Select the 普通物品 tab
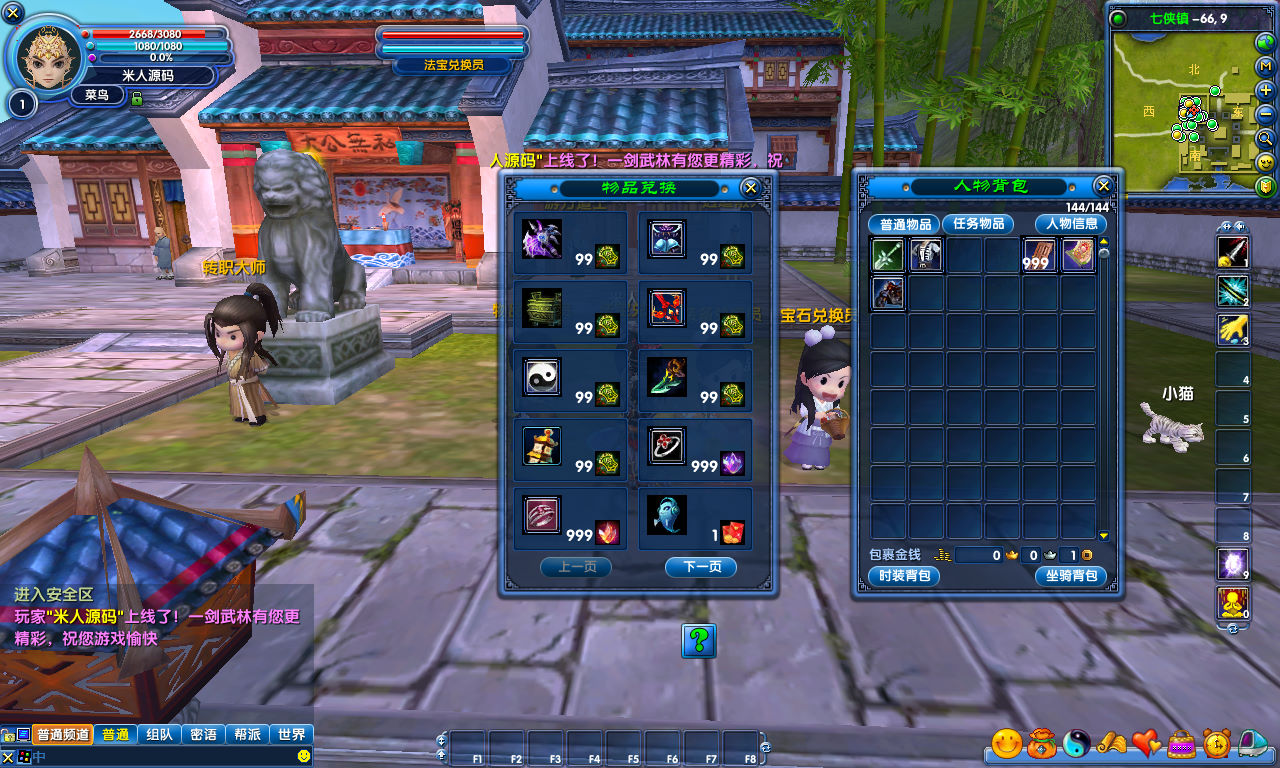This screenshot has height=768, width=1280. 903,224
